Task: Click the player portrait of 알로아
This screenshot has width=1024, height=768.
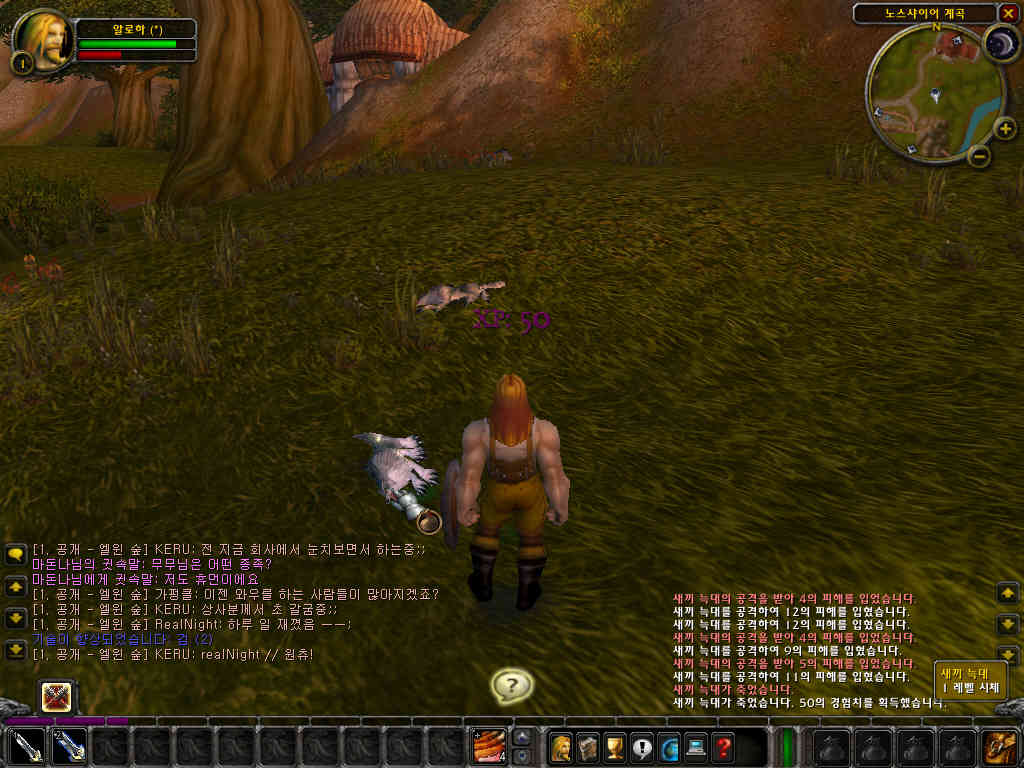Action: (x=44, y=40)
